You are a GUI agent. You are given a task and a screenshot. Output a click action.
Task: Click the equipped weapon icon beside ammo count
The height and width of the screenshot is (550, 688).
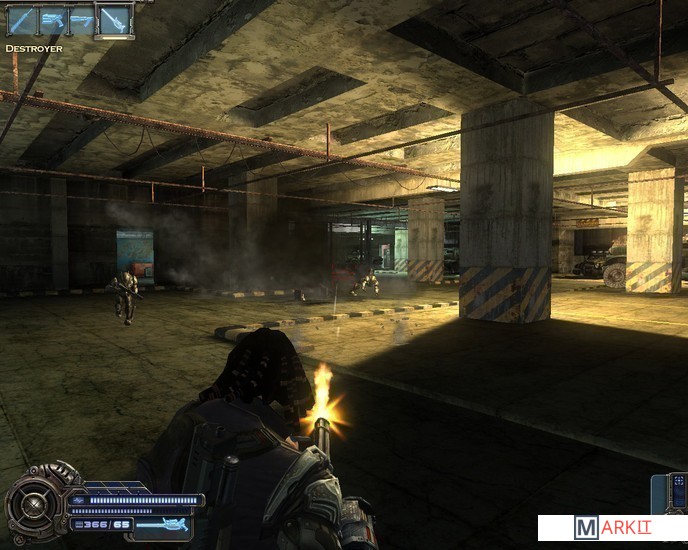tap(161, 524)
